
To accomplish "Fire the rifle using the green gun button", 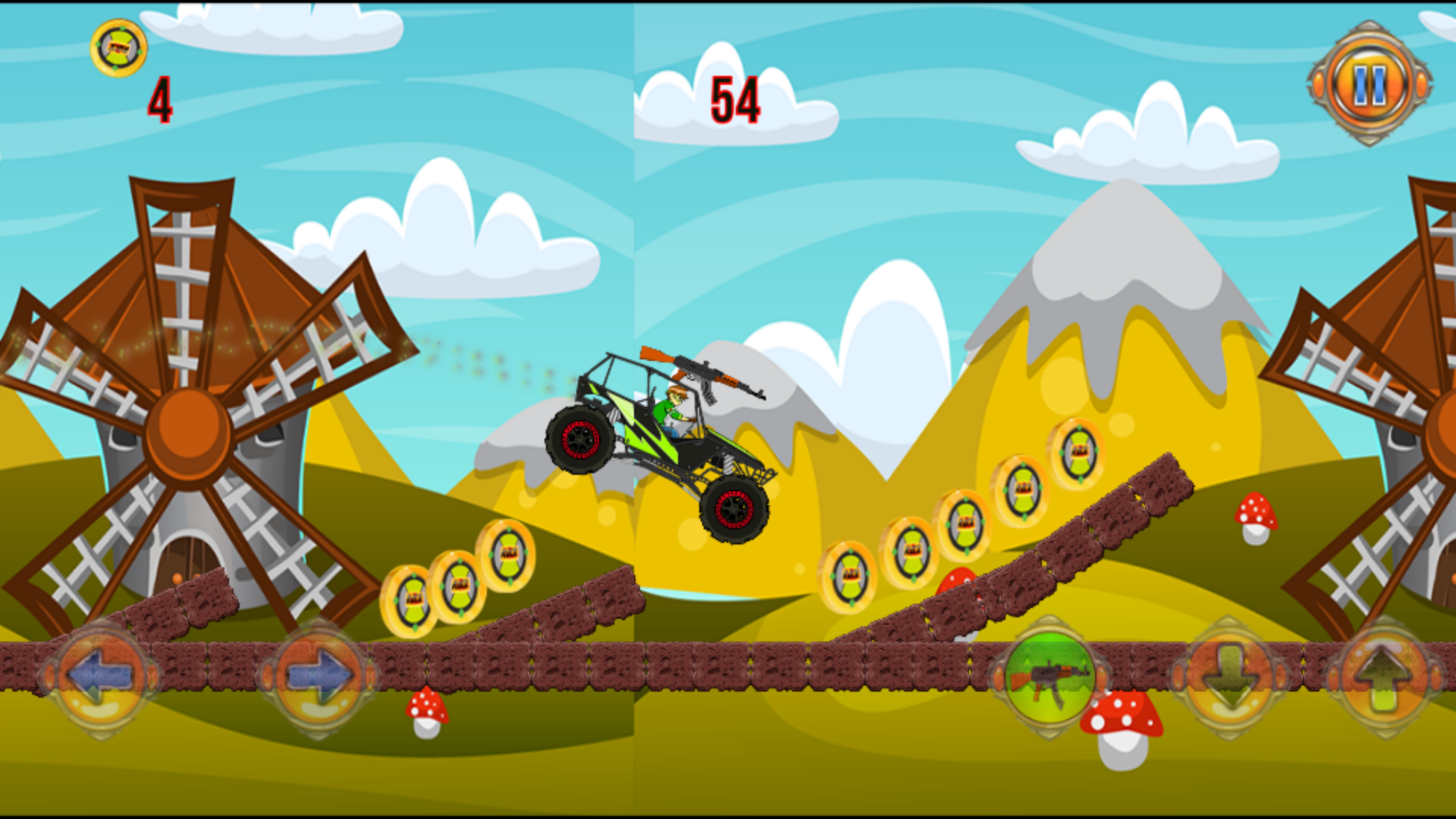I will (x=1050, y=676).
